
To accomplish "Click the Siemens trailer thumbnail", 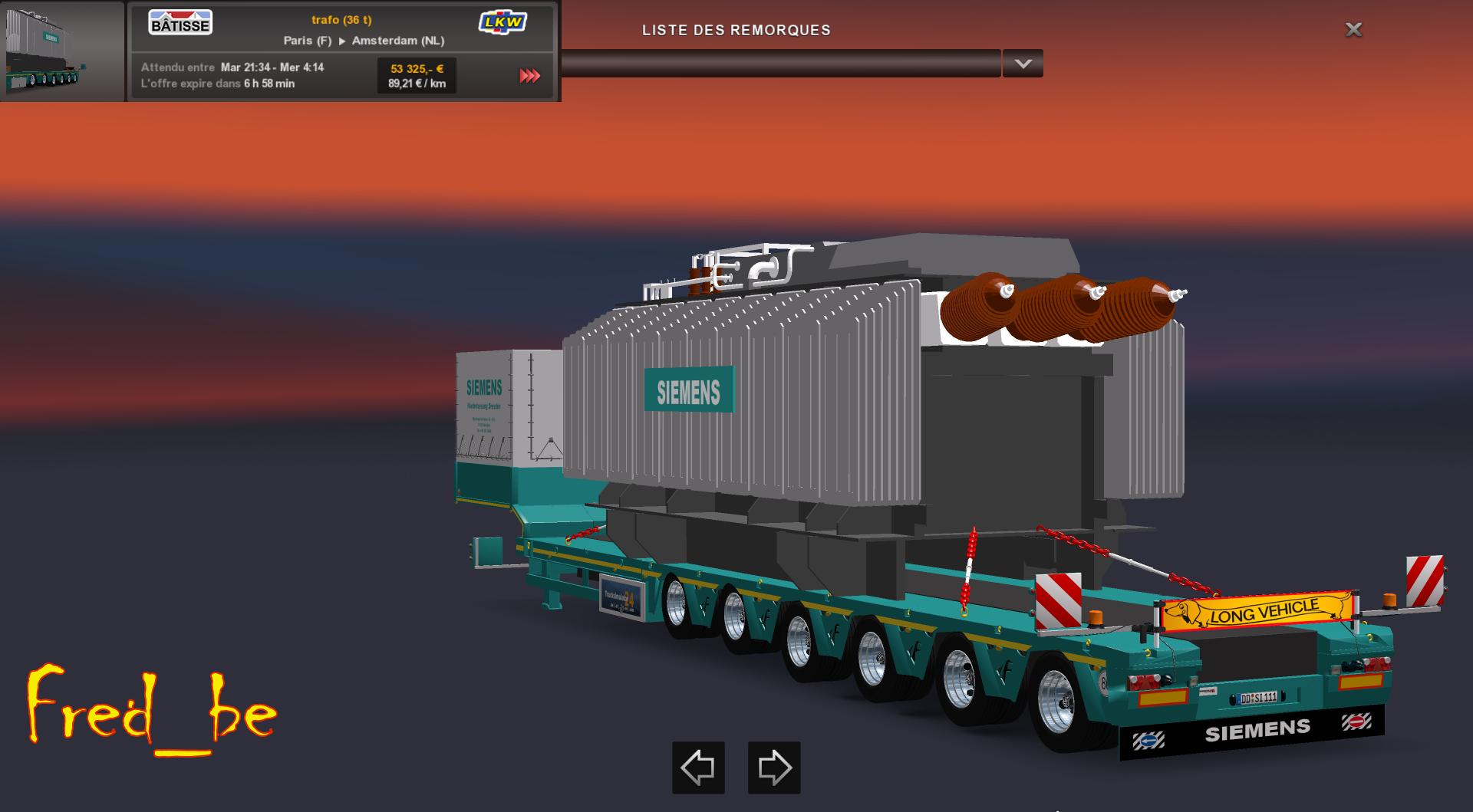I will click(61, 51).
